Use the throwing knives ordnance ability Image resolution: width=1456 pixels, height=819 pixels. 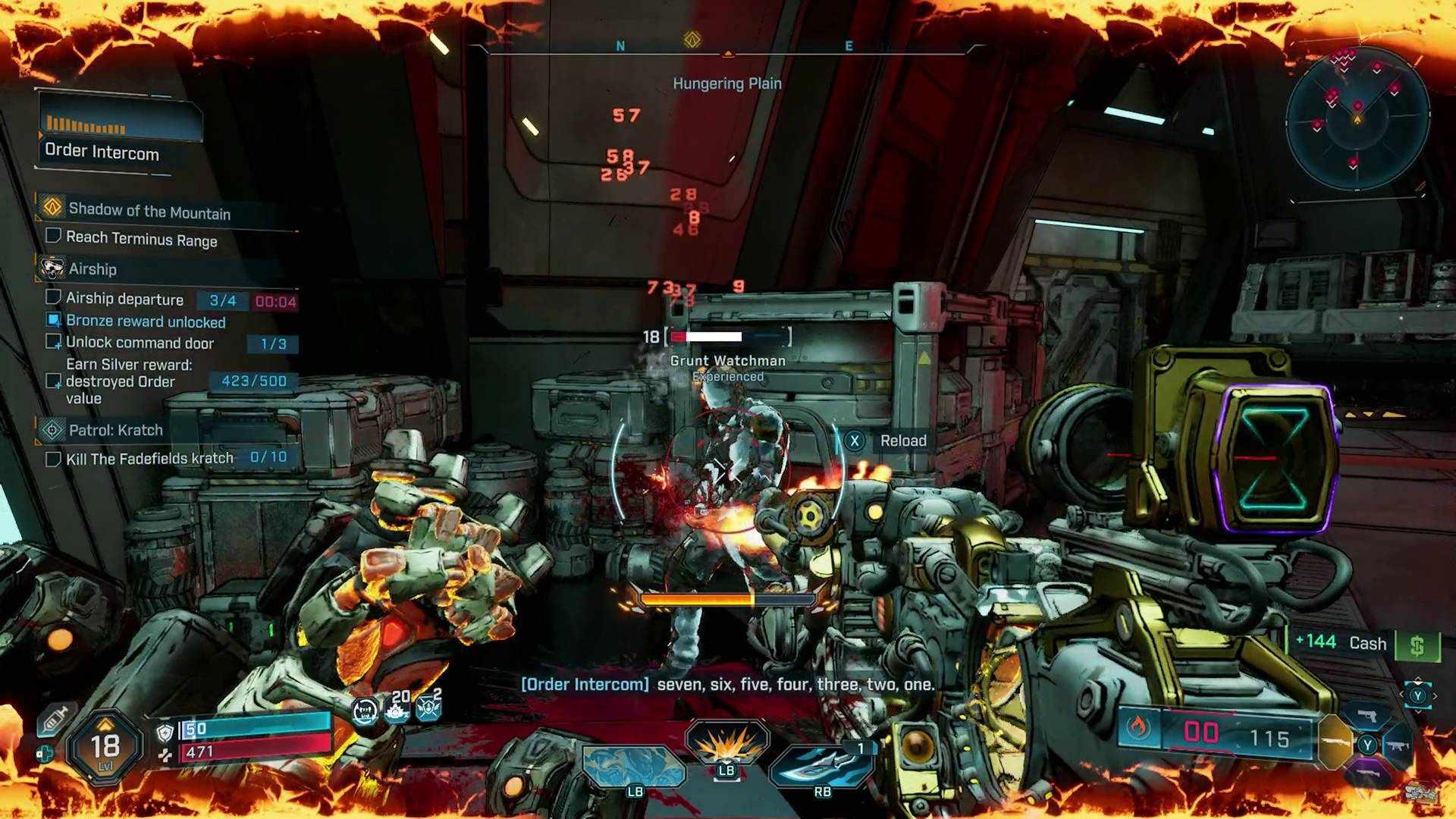click(x=822, y=764)
